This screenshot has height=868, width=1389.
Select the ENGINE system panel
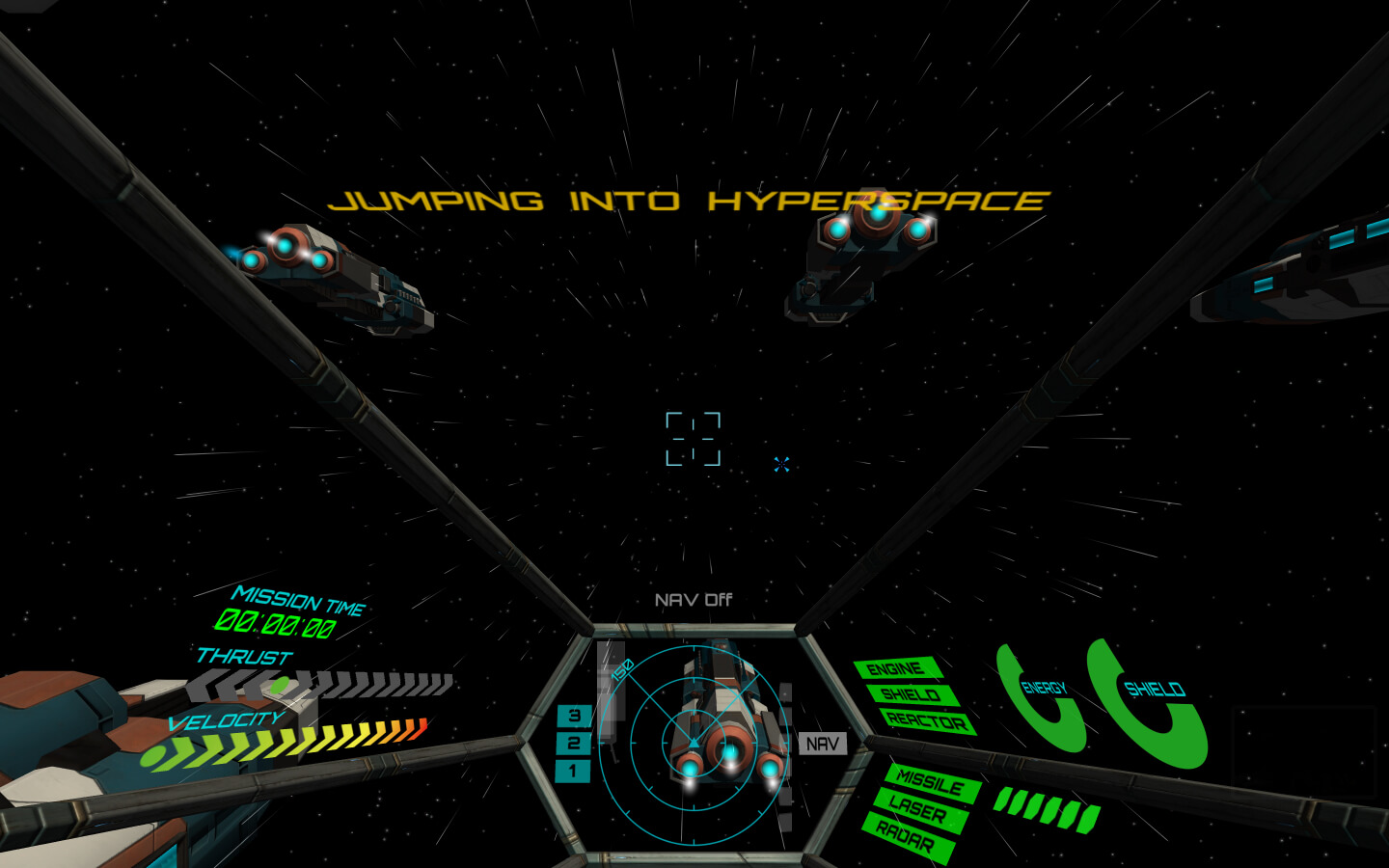point(896,668)
